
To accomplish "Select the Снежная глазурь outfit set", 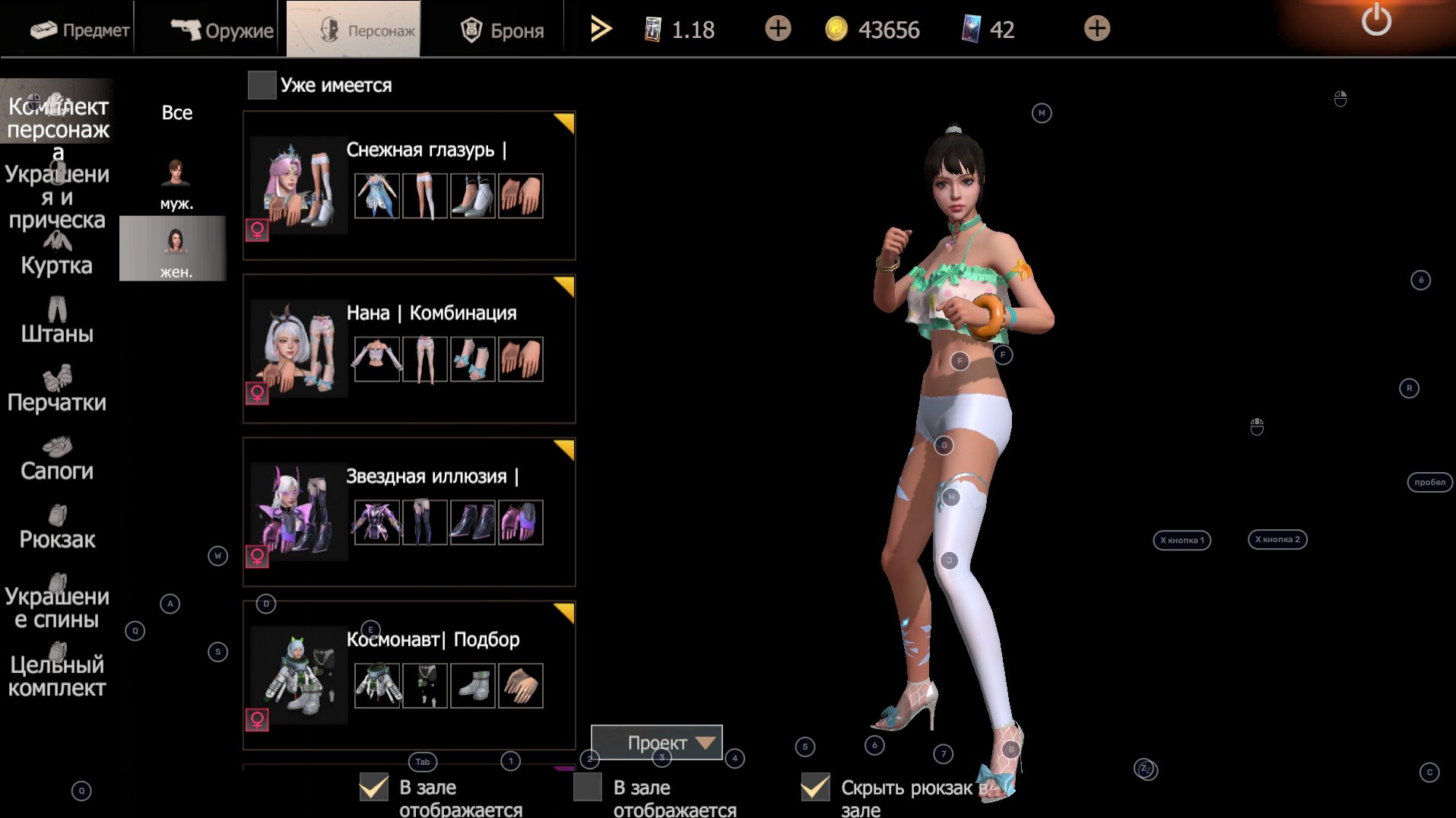I will [408, 185].
